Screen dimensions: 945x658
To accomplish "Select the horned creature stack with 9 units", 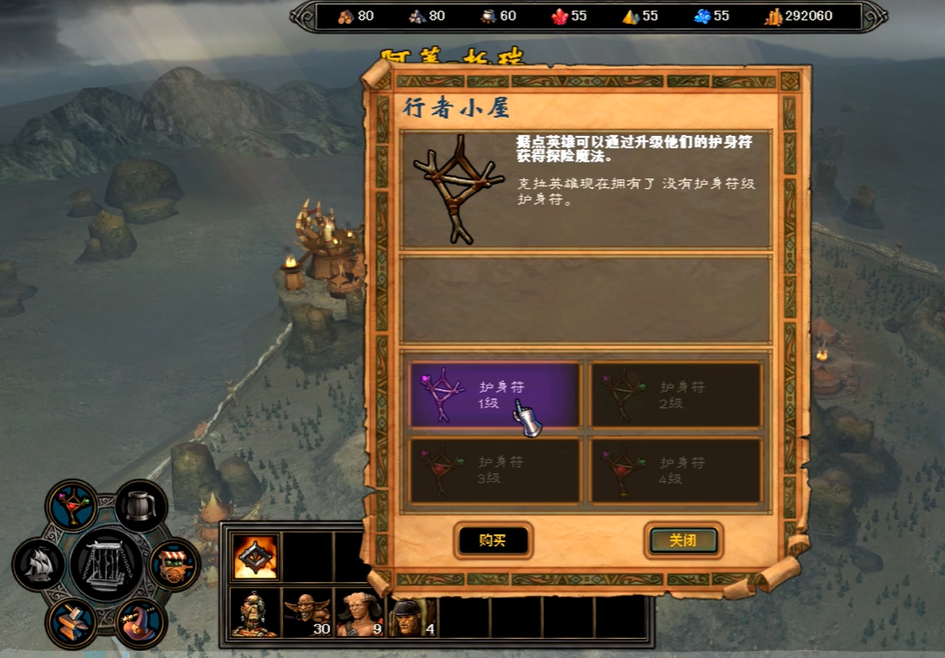I will (358, 612).
